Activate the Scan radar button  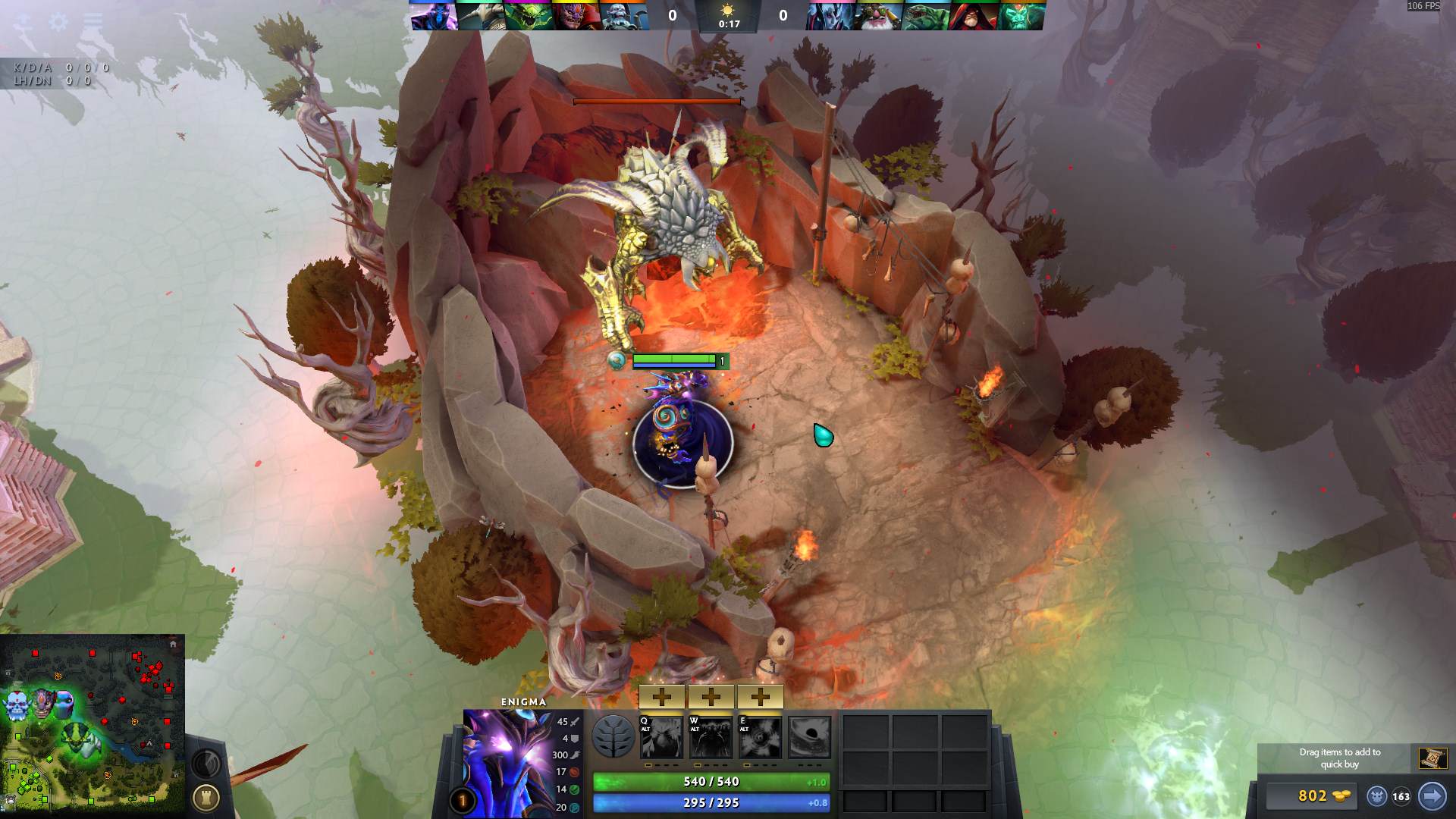[x=206, y=763]
